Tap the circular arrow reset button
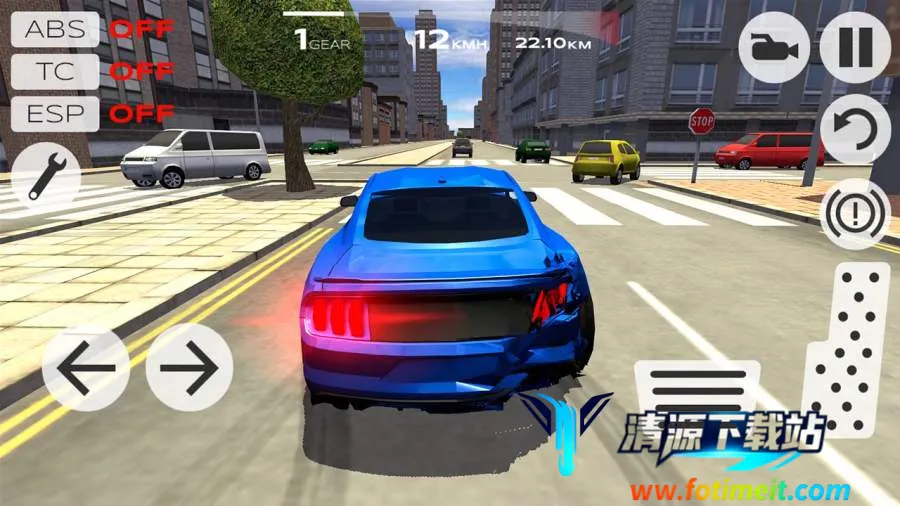 tap(855, 130)
